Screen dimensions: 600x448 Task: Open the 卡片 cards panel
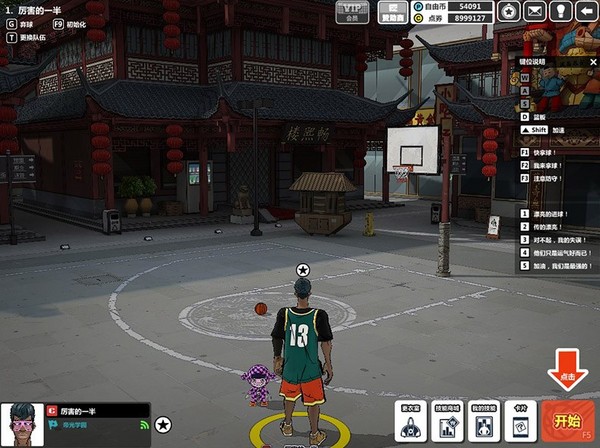[520, 421]
